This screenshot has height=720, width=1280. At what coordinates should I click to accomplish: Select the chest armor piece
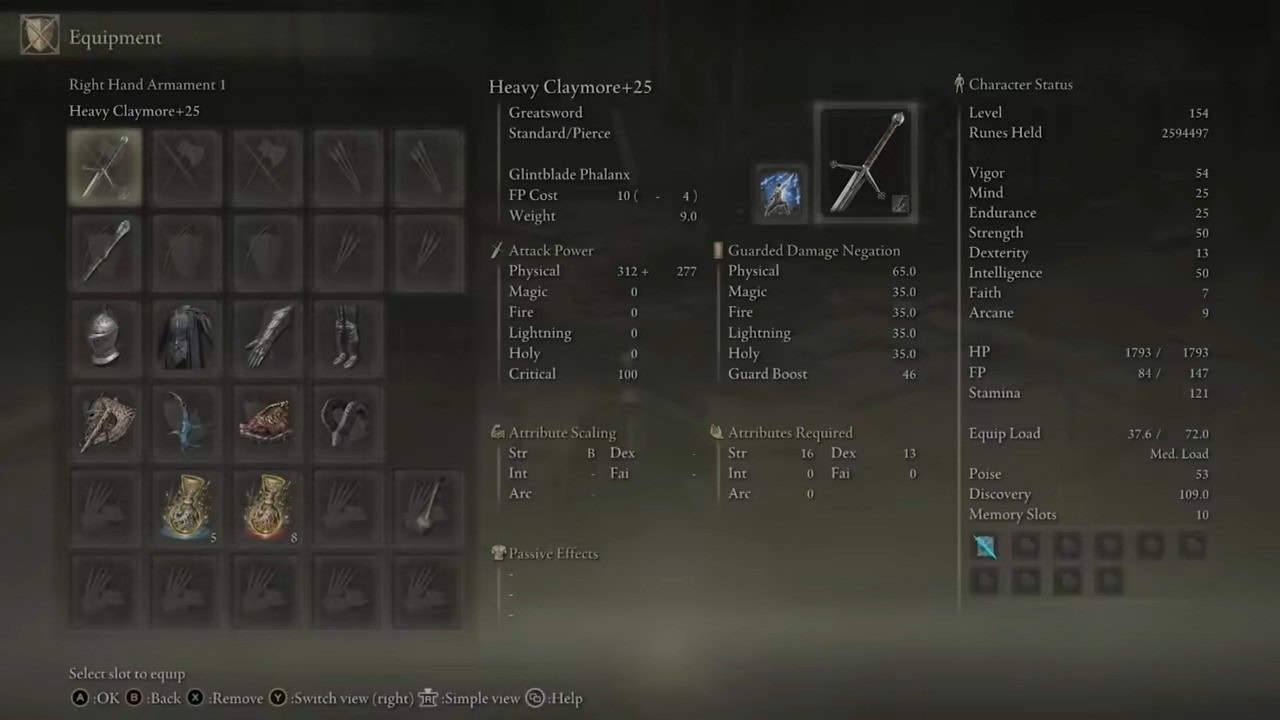[185, 337]
